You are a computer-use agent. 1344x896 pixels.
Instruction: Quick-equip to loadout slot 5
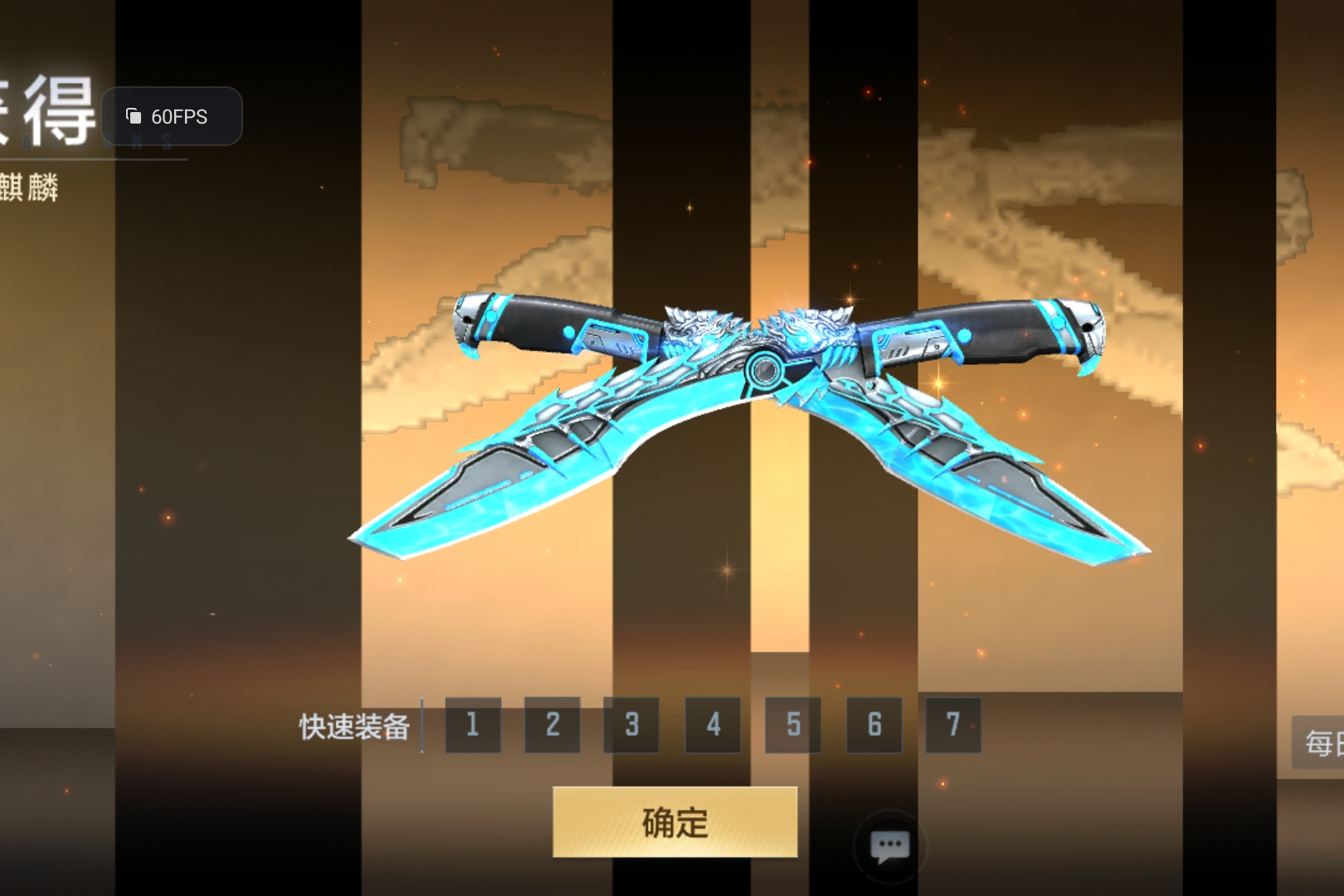tap(793, 725)
